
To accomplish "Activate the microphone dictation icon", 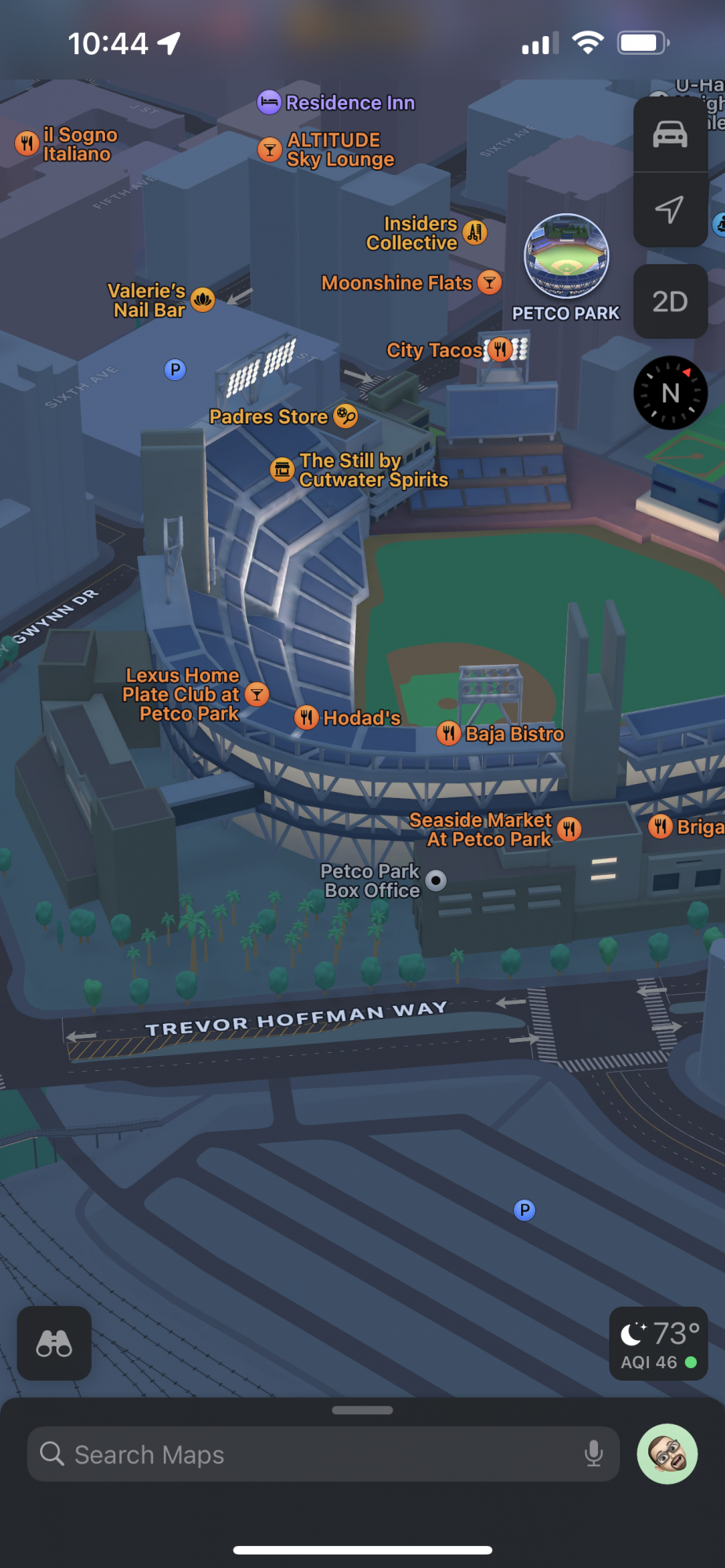I will [x=594, y=1454].
